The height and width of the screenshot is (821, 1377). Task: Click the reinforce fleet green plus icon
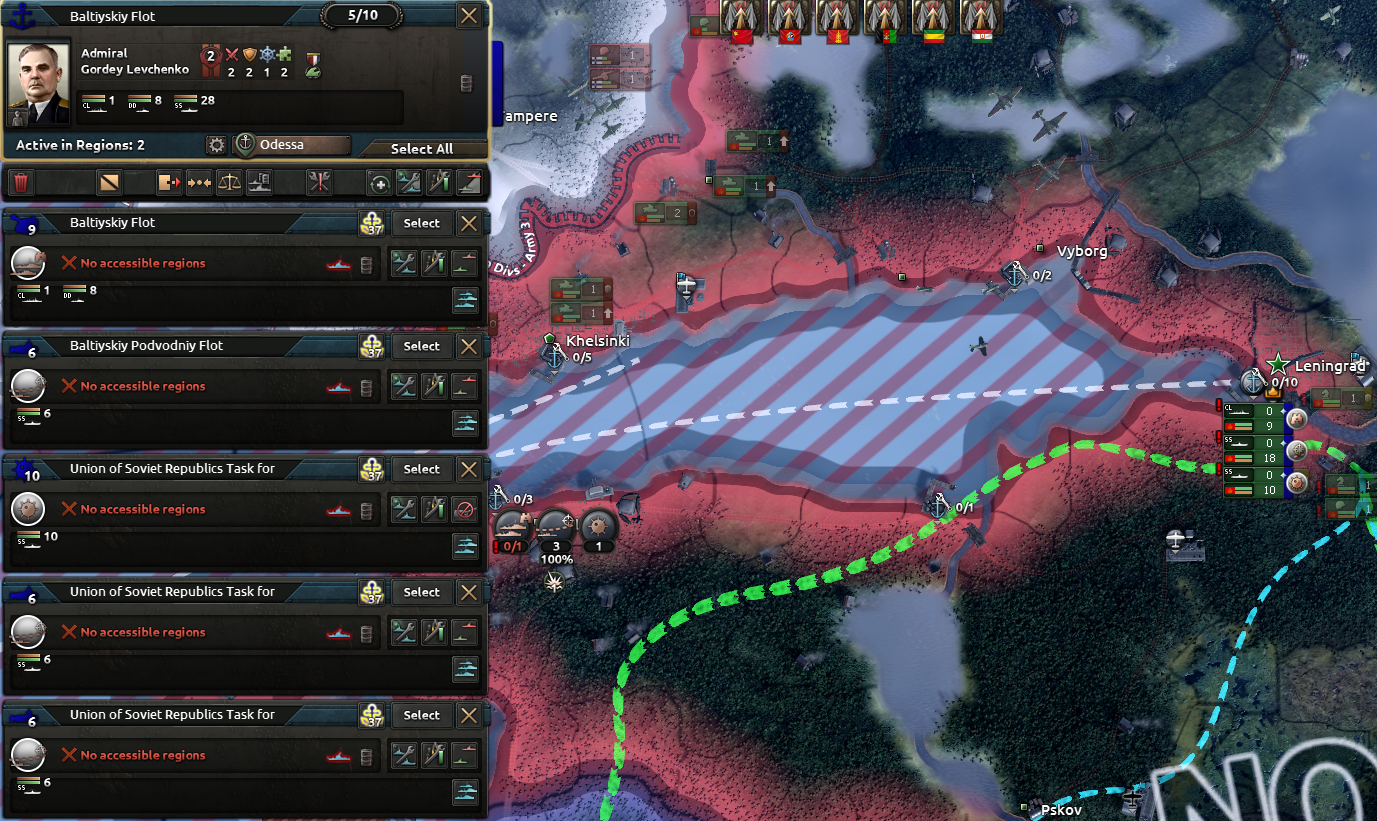[379, 182]
